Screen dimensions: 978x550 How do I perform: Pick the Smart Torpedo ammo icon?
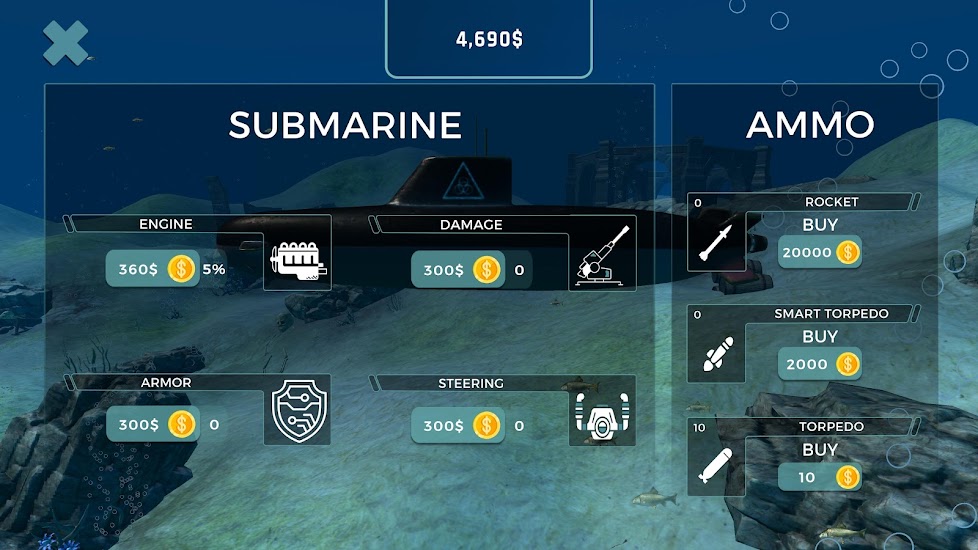(x=717, y=352)
